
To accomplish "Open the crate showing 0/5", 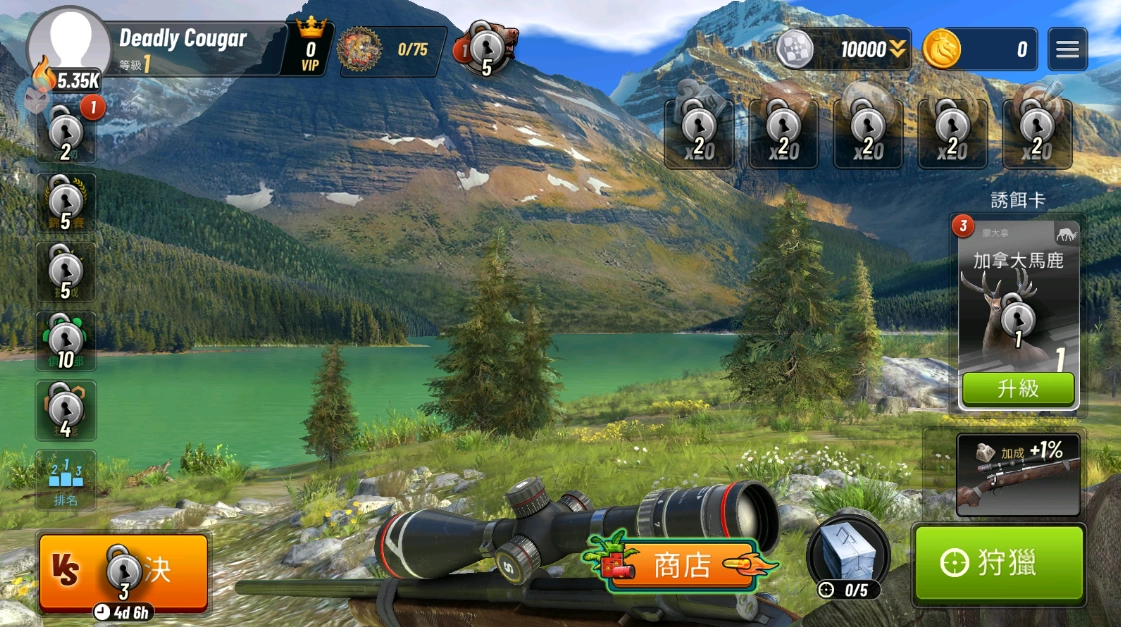I will click(x=847, y=556).
